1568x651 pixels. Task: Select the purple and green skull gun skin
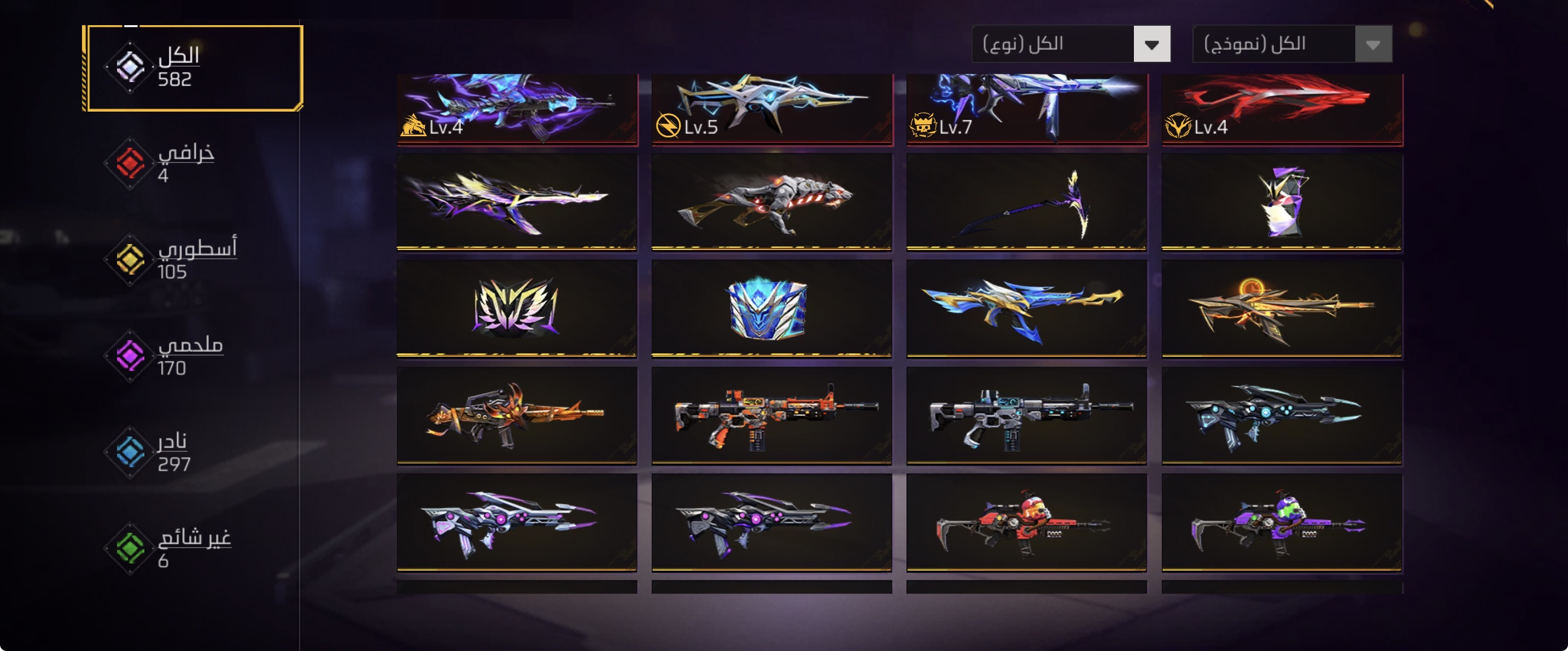point(1282,522)
